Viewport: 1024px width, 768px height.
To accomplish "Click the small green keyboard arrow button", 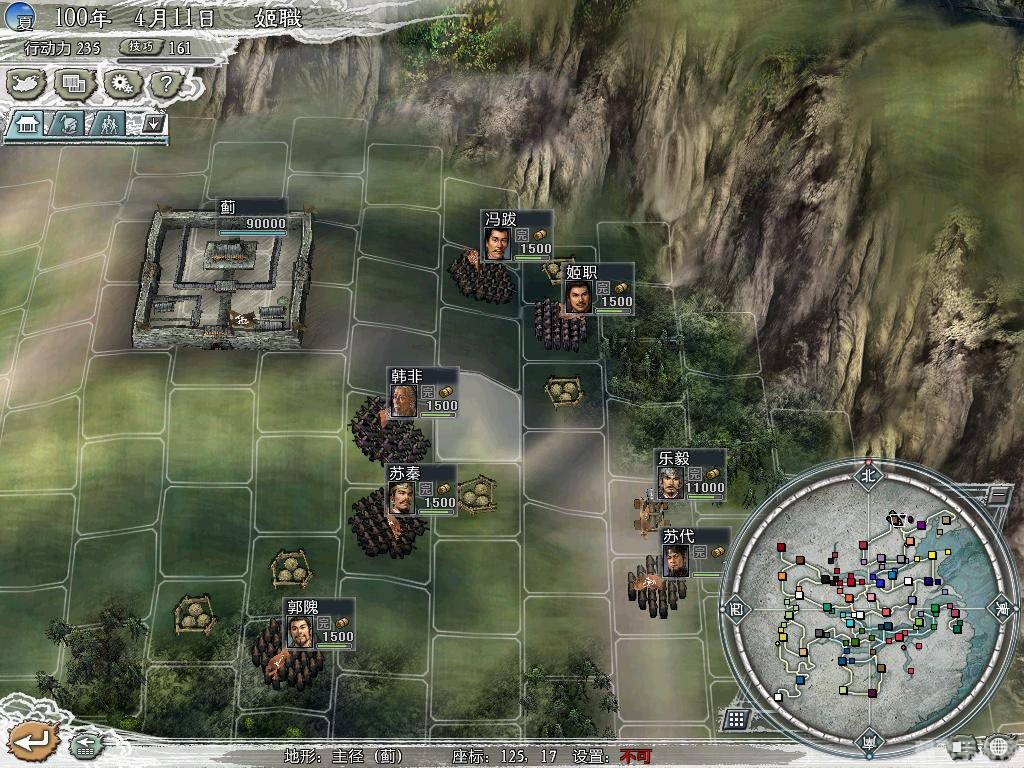I will click(85, 744).
